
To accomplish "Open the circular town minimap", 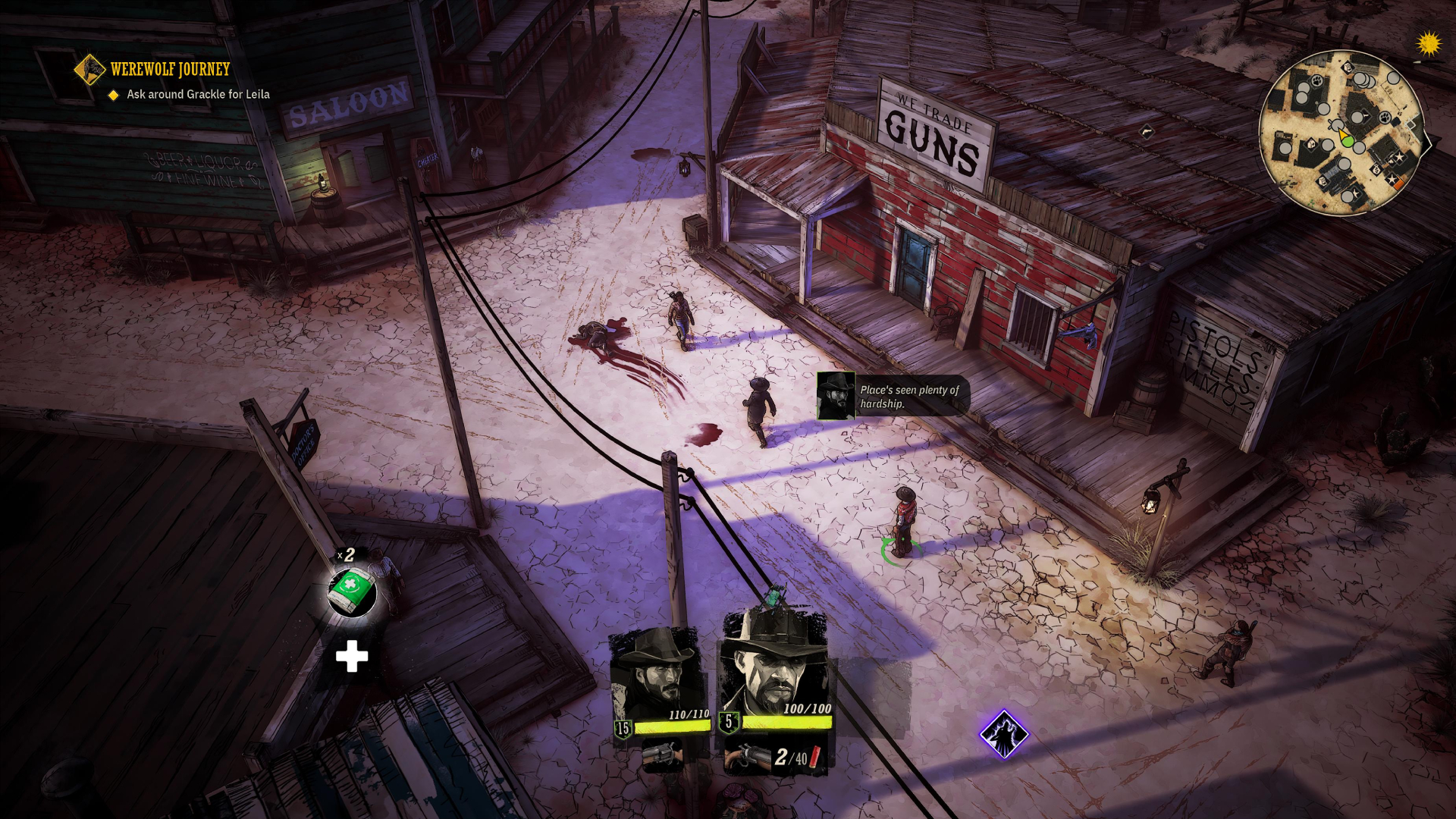I will click(x=1340, y=133).
